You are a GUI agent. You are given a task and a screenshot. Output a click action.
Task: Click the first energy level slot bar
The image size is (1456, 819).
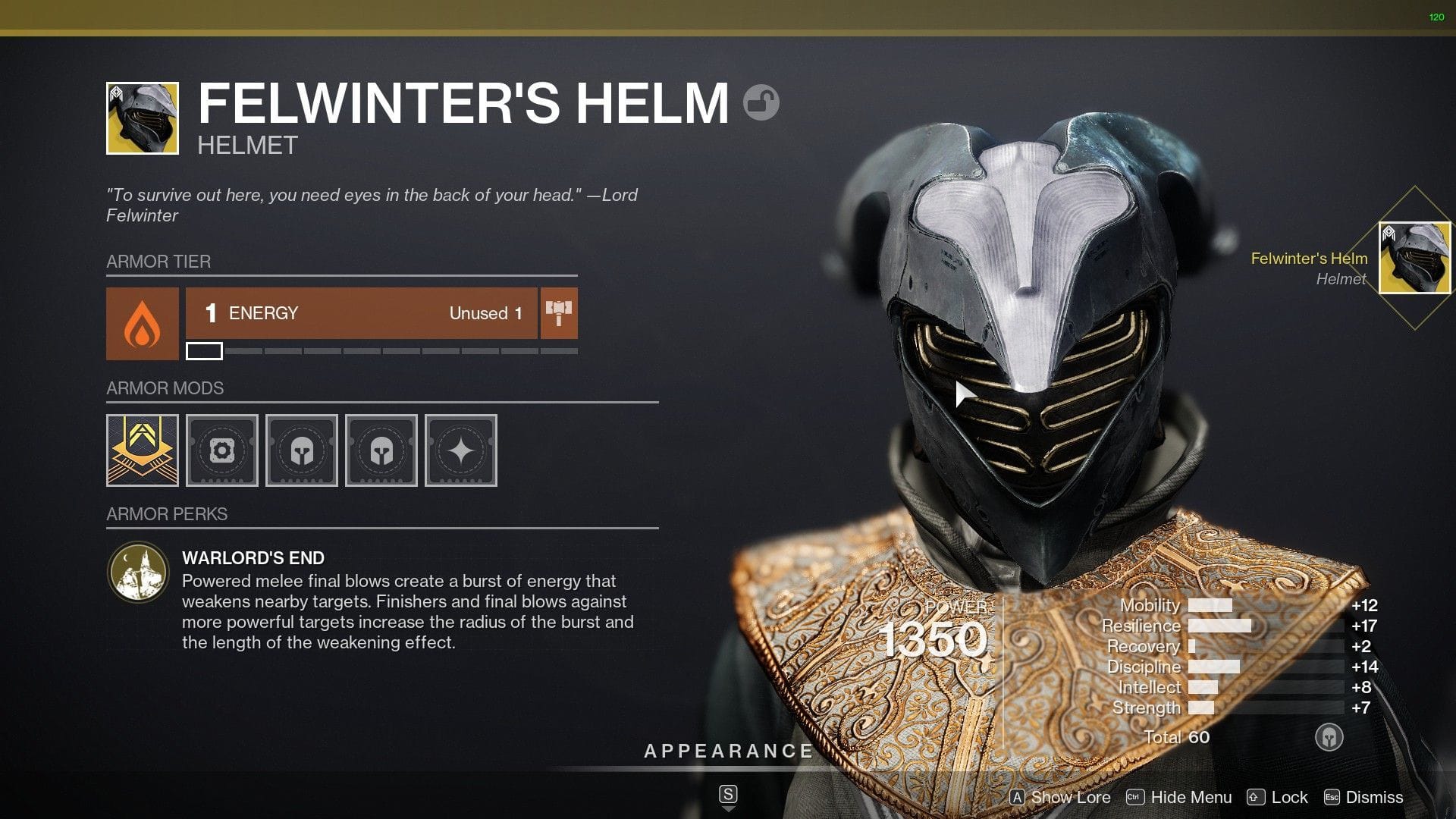pyautogui.click(x=203, y=351)
